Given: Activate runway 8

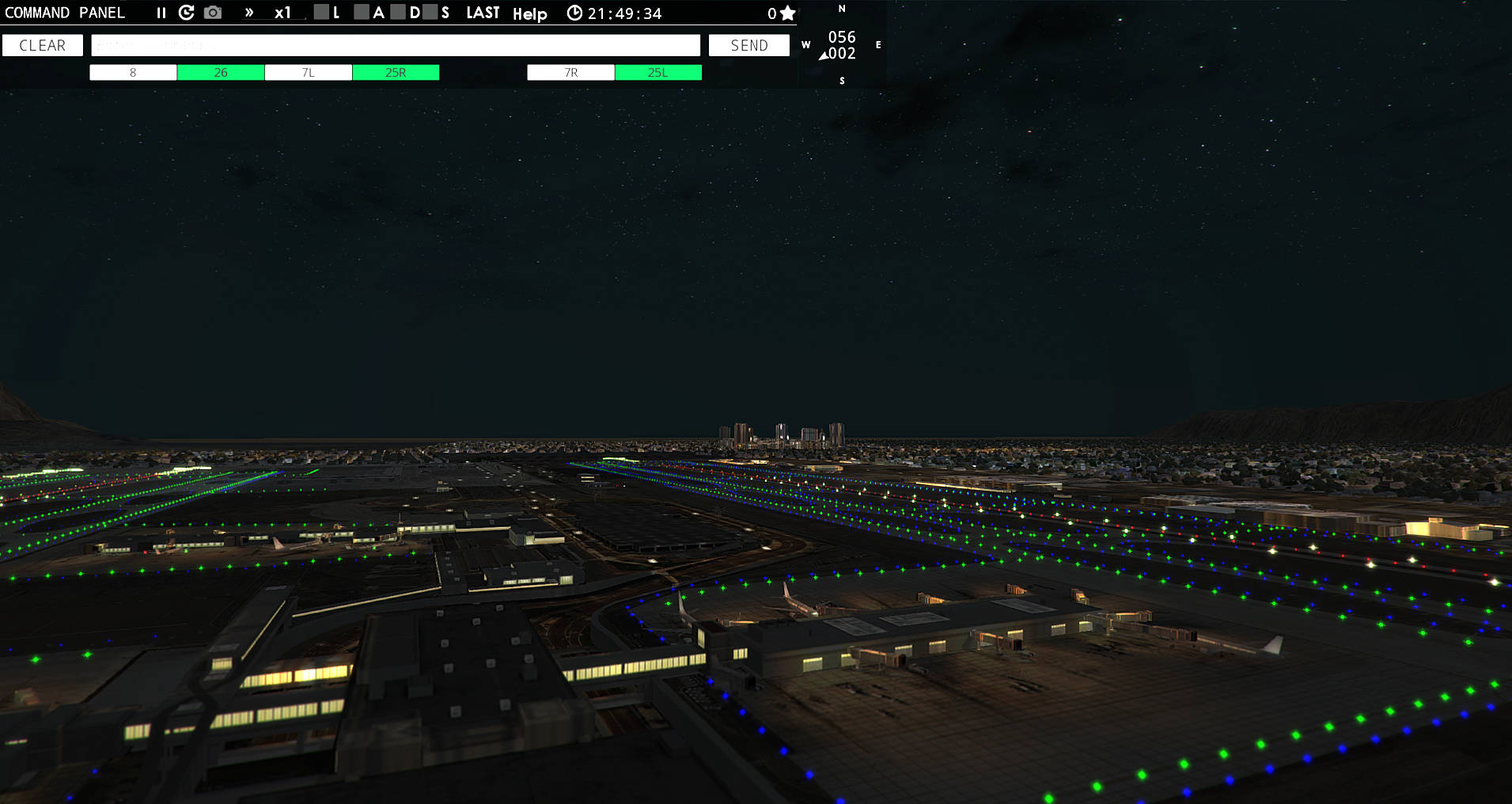Looking at the screenshot, I should [x=132, y=72].
